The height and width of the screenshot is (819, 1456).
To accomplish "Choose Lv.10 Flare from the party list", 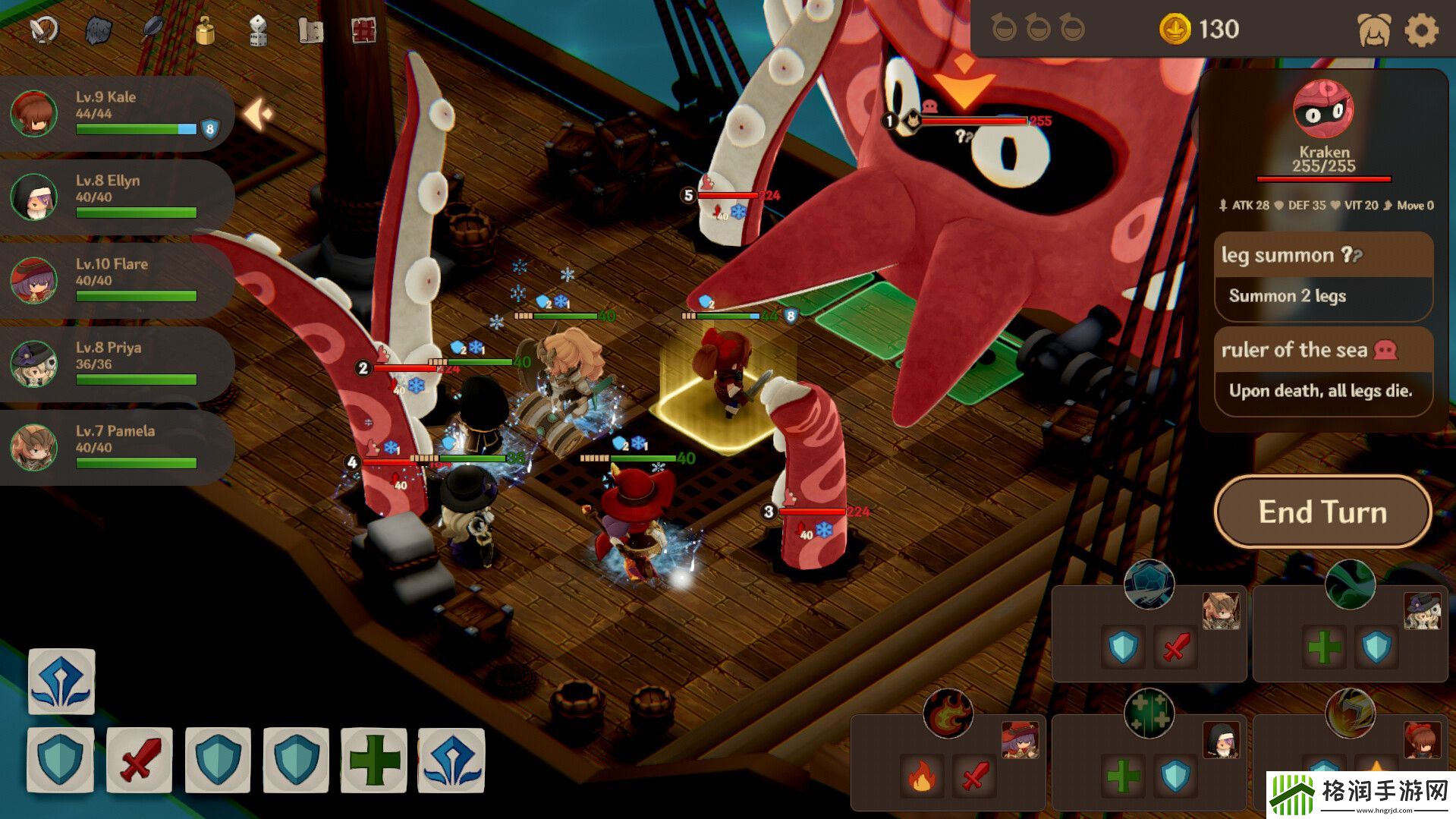I will (x=114, y=281).
